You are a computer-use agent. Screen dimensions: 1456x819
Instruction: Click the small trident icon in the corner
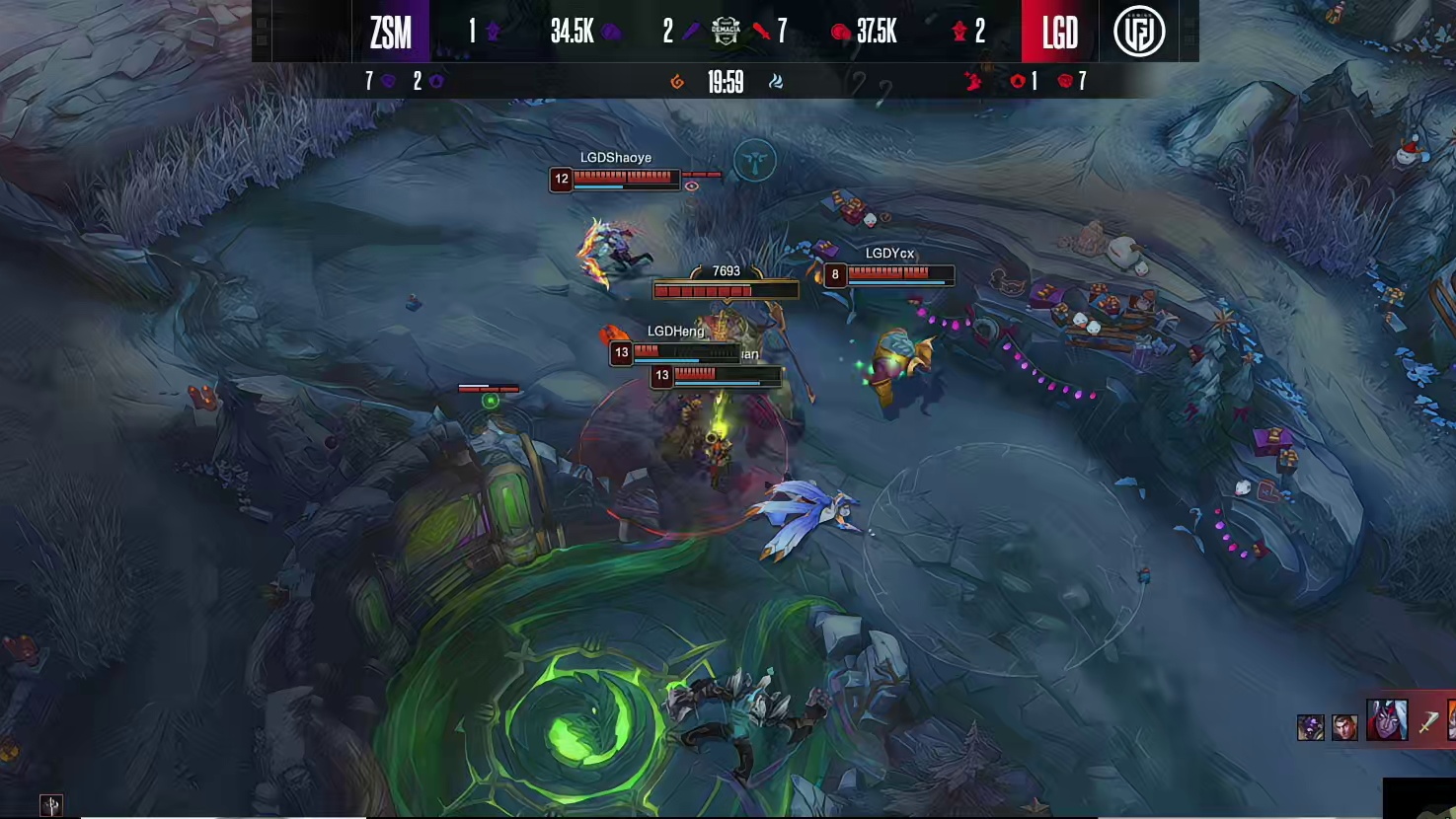[51, 805]
